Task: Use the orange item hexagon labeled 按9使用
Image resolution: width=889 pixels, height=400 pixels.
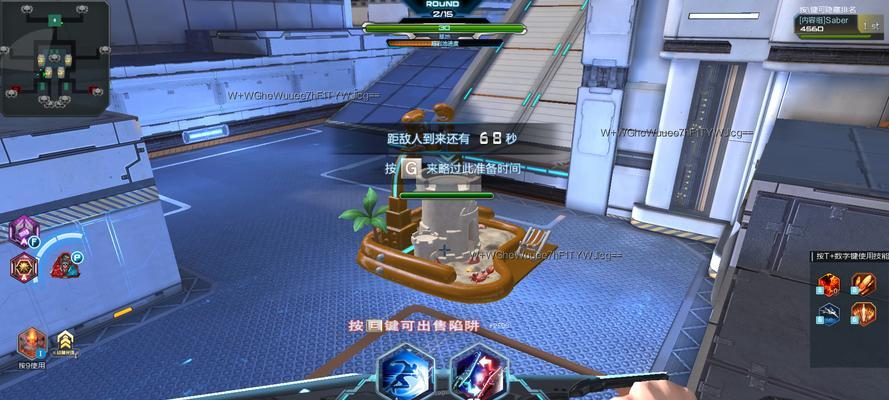Action: pyautogui.click(x=31, y=343)
